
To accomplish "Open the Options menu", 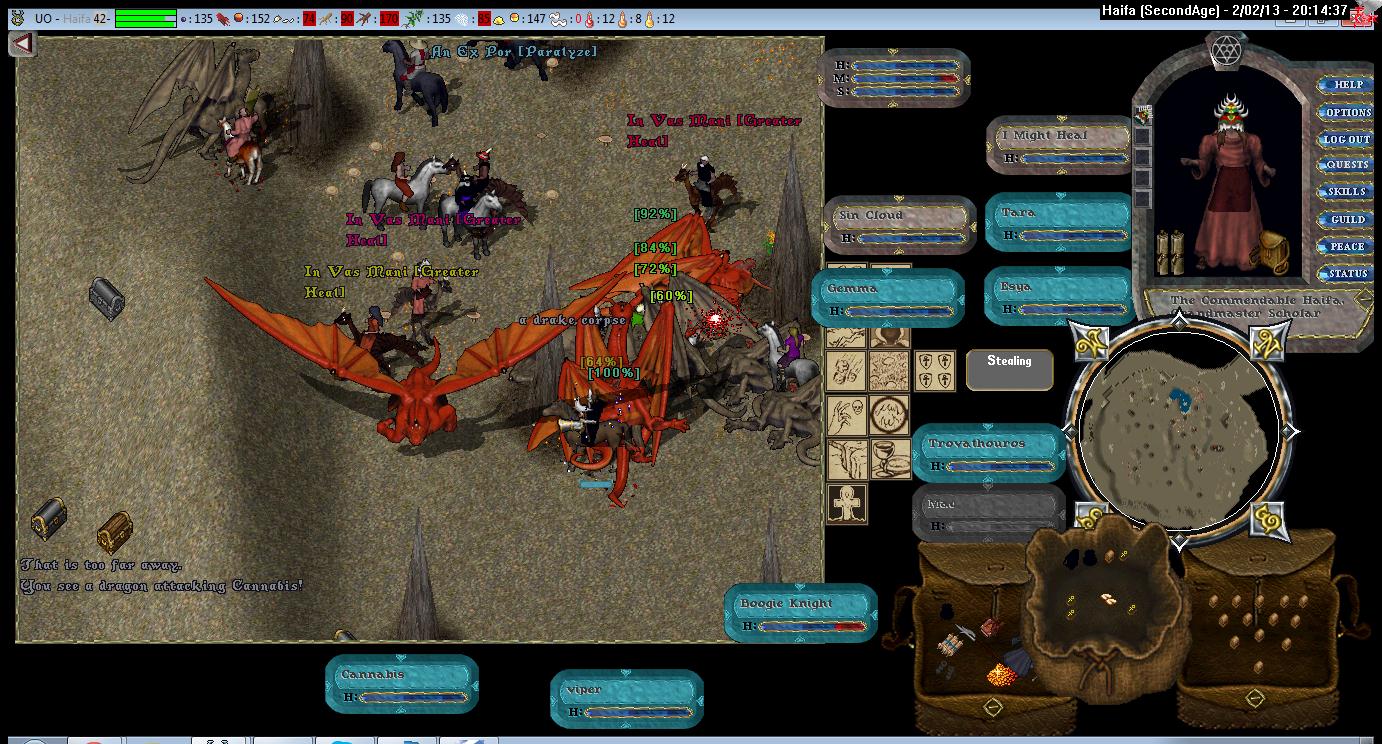I will coord(1347,112).
